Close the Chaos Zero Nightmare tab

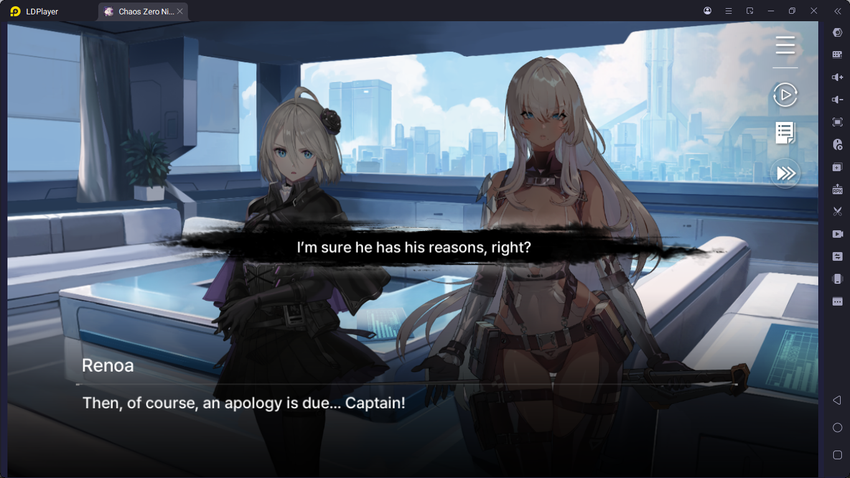180,11
